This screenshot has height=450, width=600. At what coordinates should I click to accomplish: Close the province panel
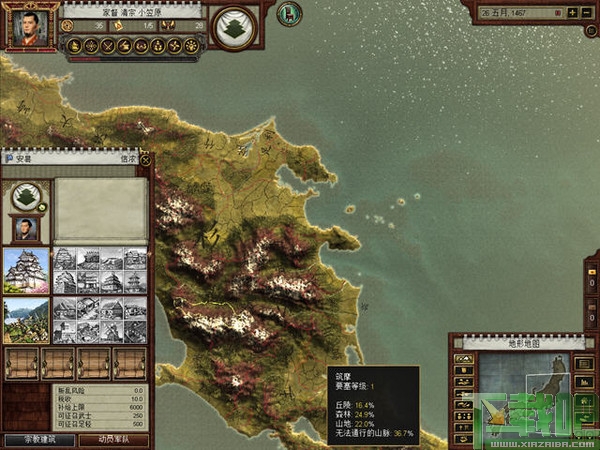coord(145,158)
